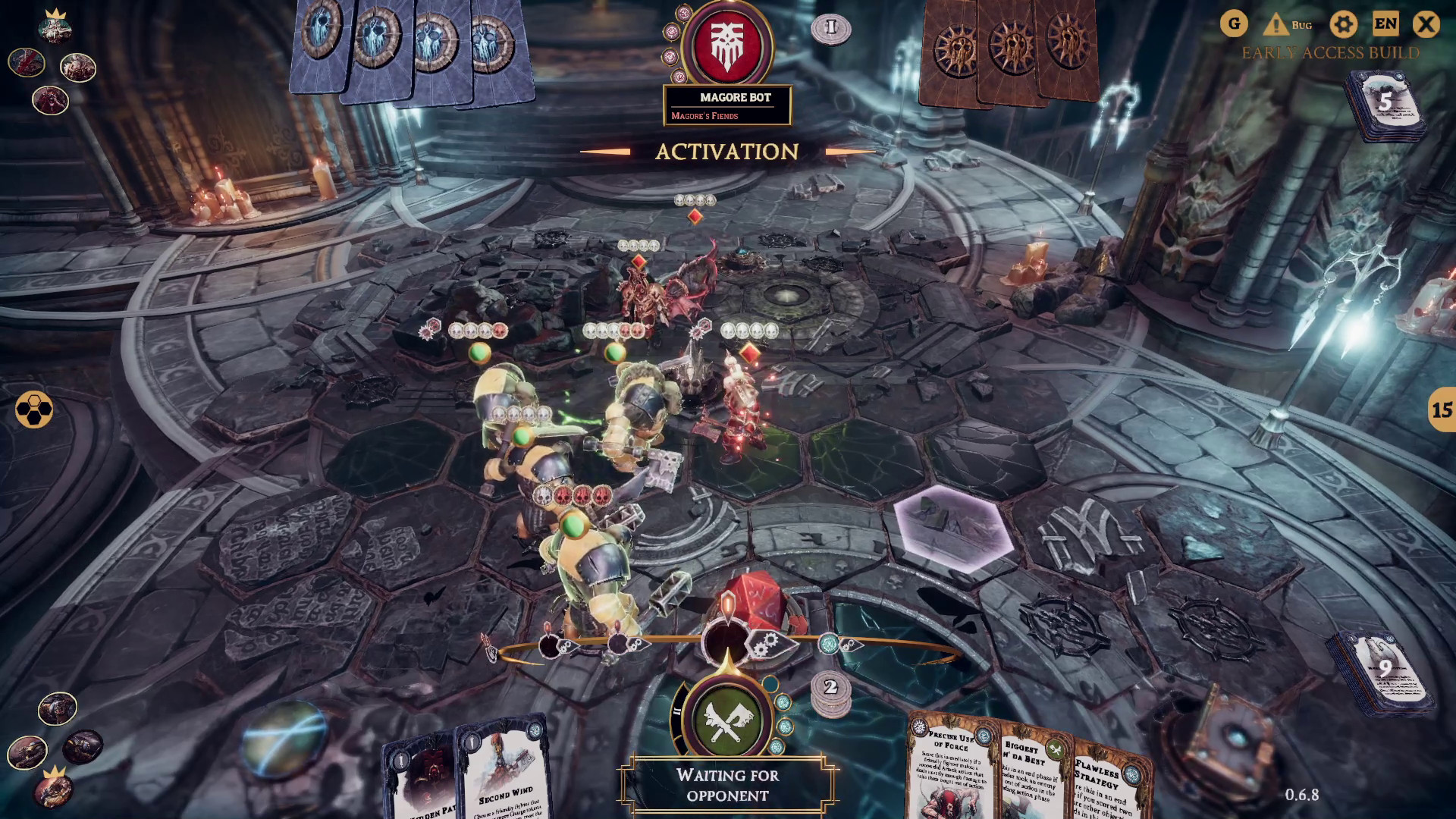The width and height of the screenshot is (1456, 819).
Task: Open the gear settings menu
Action: point(1343,24)
